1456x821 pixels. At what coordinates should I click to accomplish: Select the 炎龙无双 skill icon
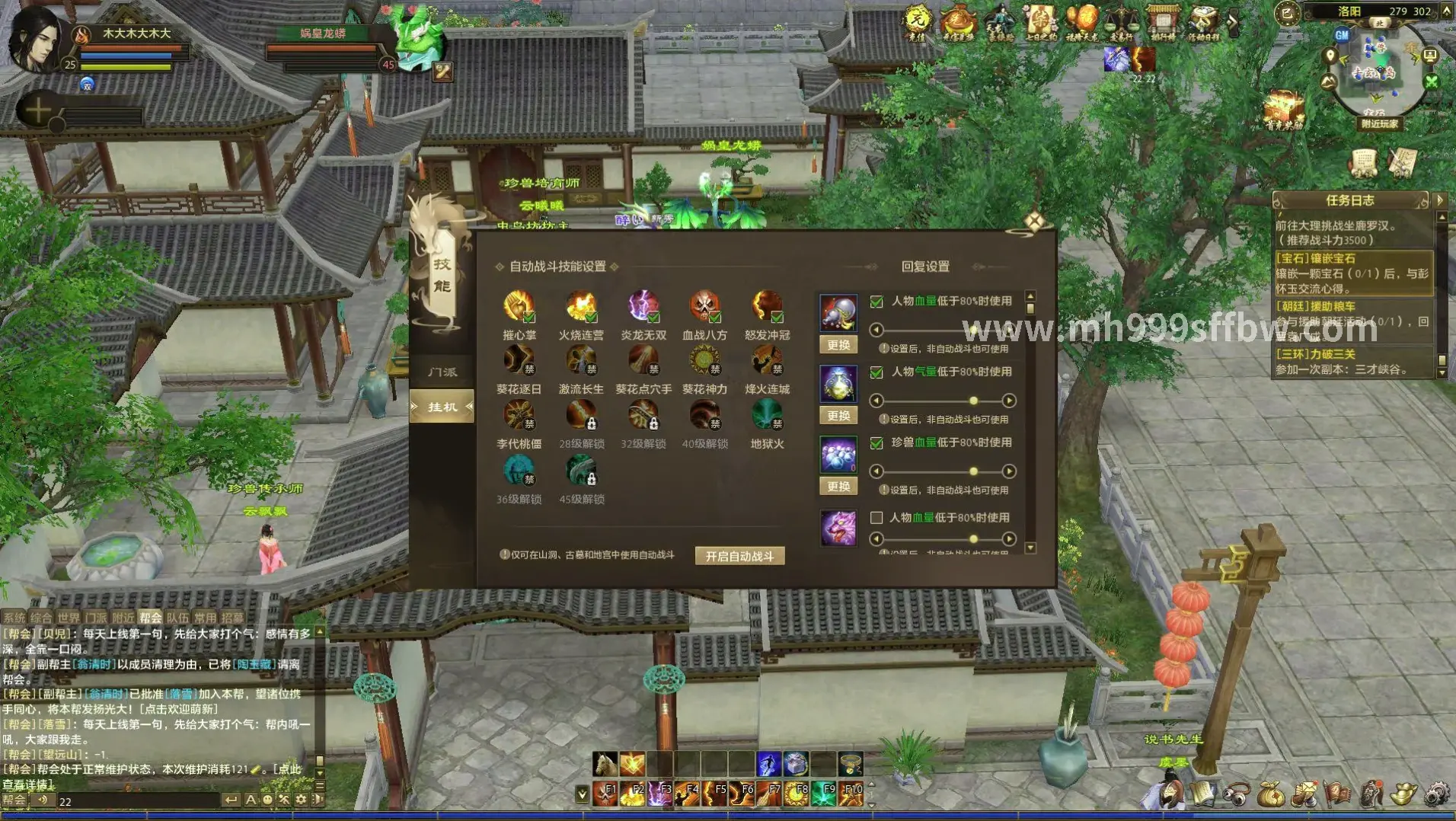click(x=643, y=307)
